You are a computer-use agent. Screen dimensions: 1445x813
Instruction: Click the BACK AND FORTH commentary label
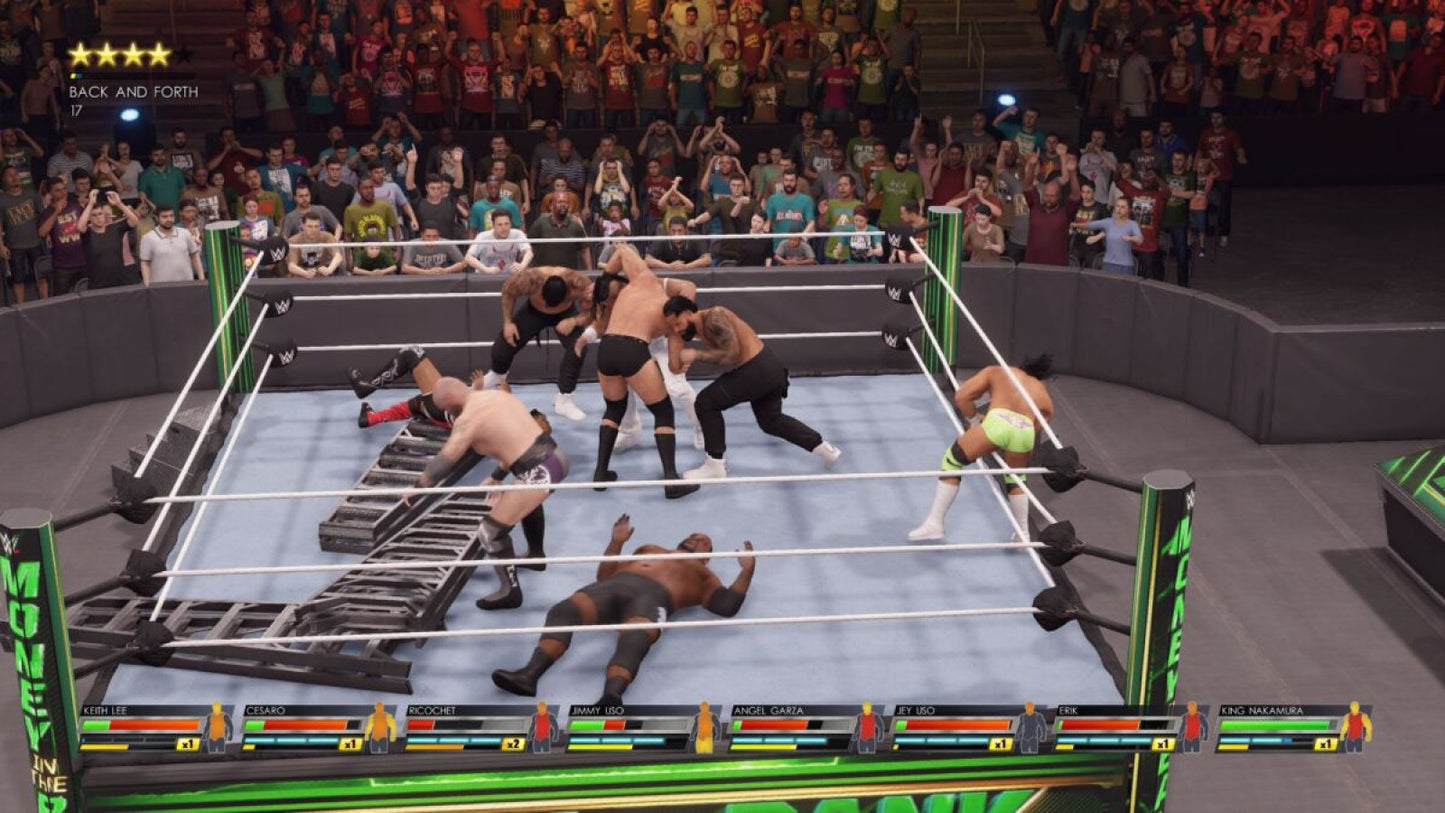tap(135, 91)
